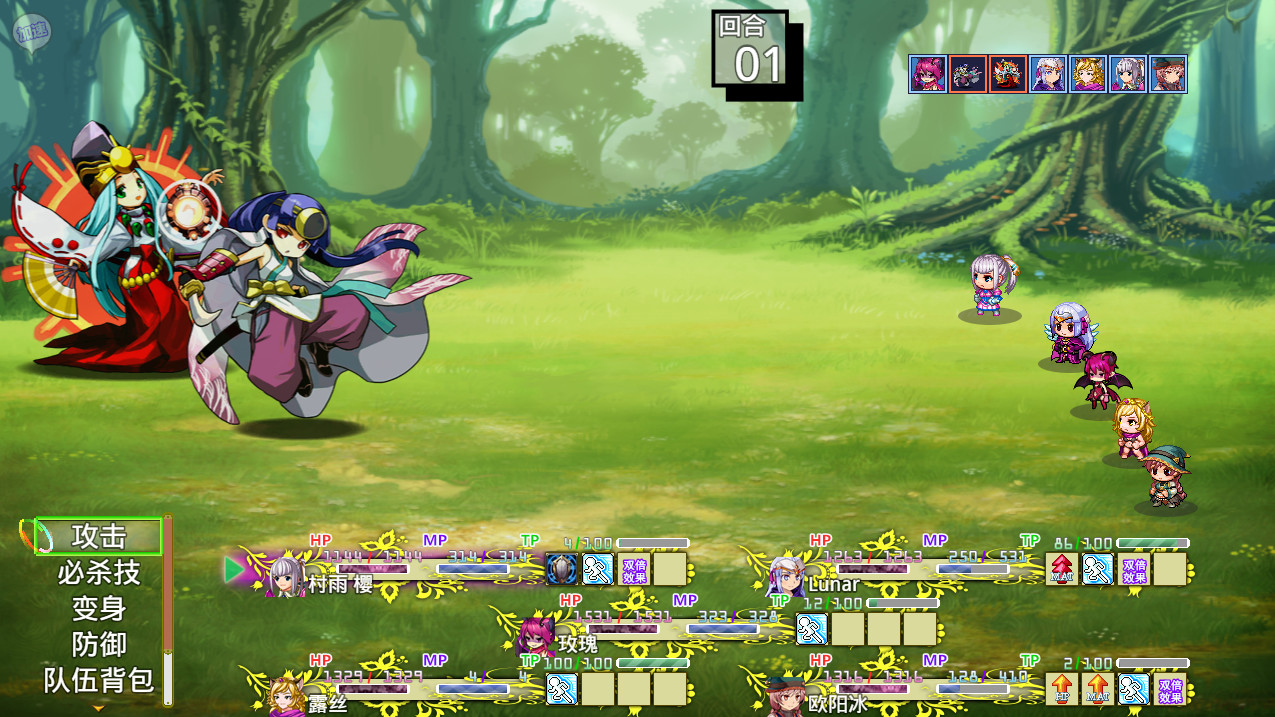Click 玫瑰's running figure status icon
1275x717 pixels.
(x=811, y=629)
